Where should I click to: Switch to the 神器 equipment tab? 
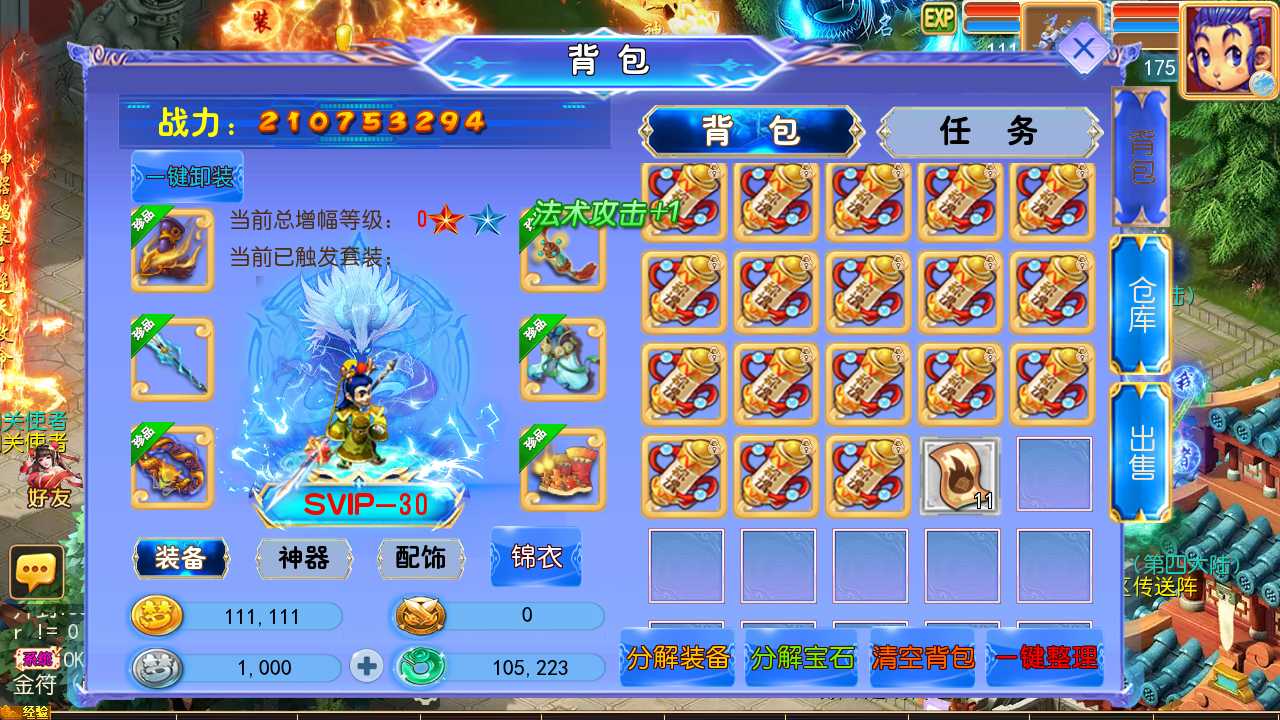[305, 560]
